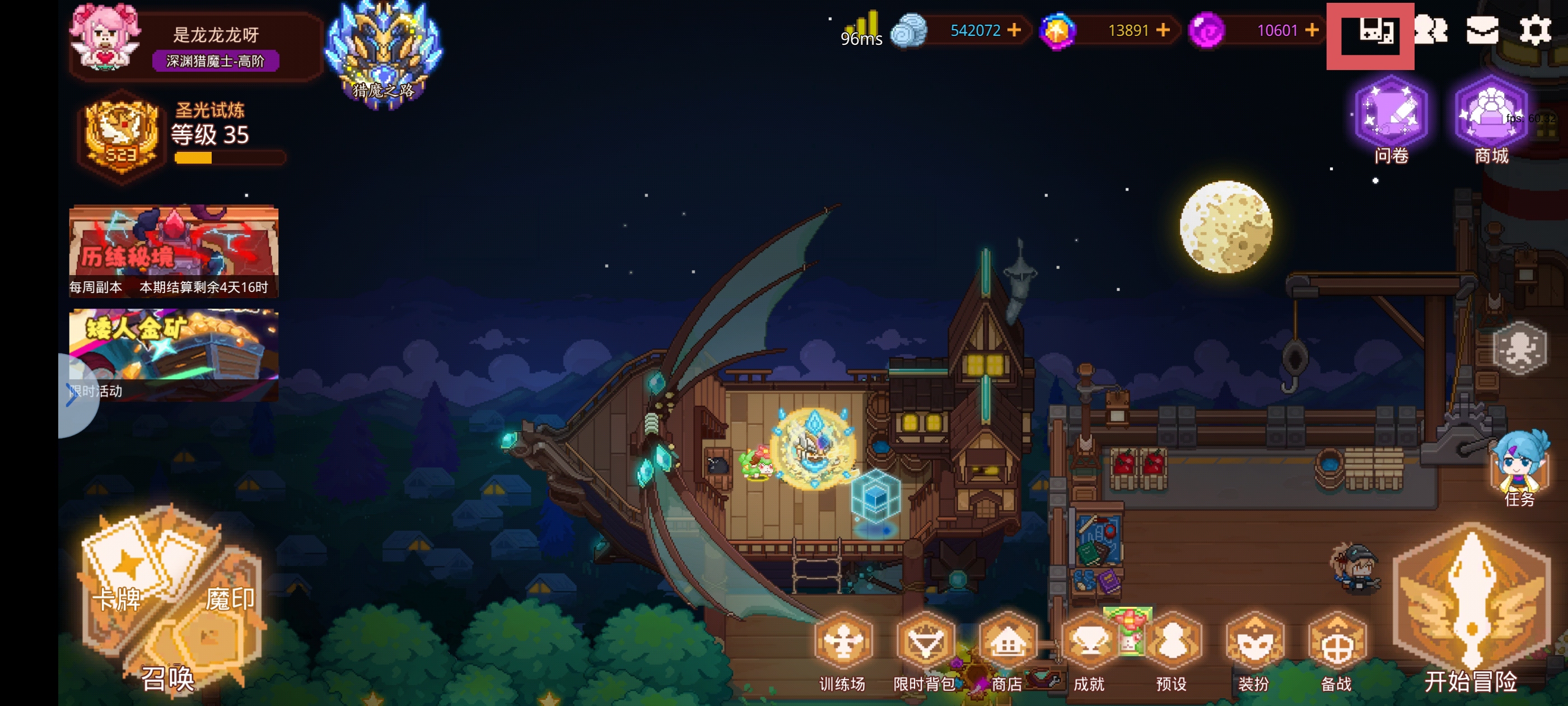1568x706 pixels.
Task: Start adventure with 开始冒险 button
Action: pyautogui.click(x=1471, y=609)
